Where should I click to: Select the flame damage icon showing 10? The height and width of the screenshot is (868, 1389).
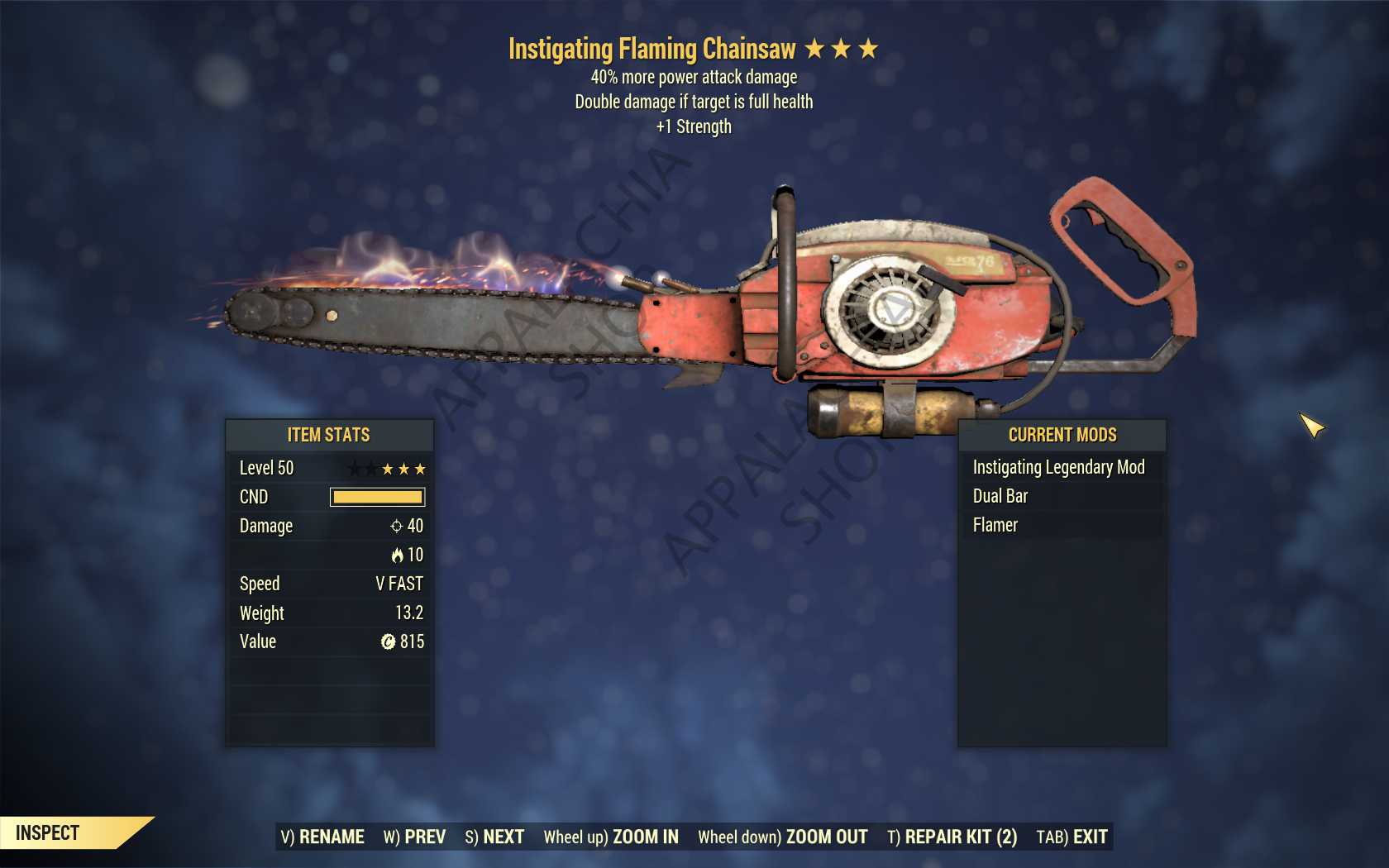pyautogui.click(x=397, y=555)
